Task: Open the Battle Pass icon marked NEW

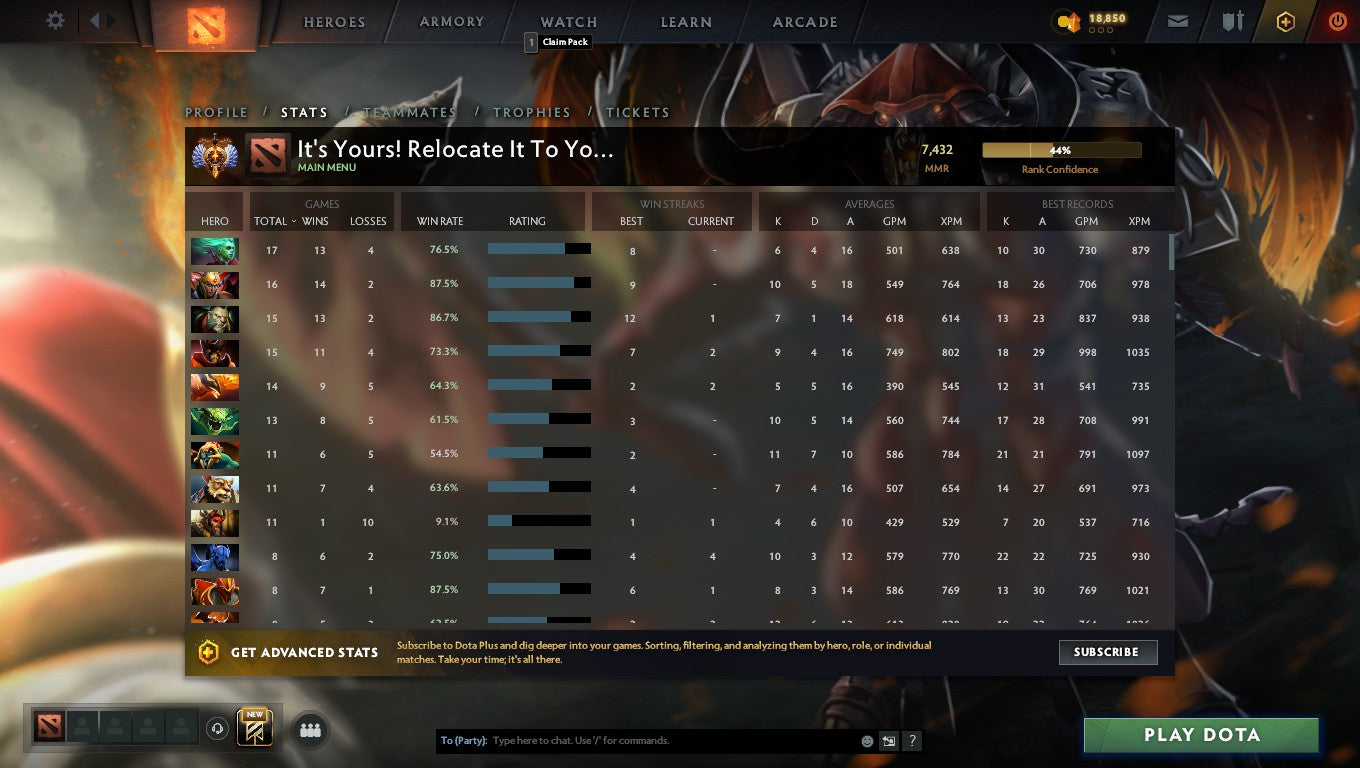Action: click(253, 728)
